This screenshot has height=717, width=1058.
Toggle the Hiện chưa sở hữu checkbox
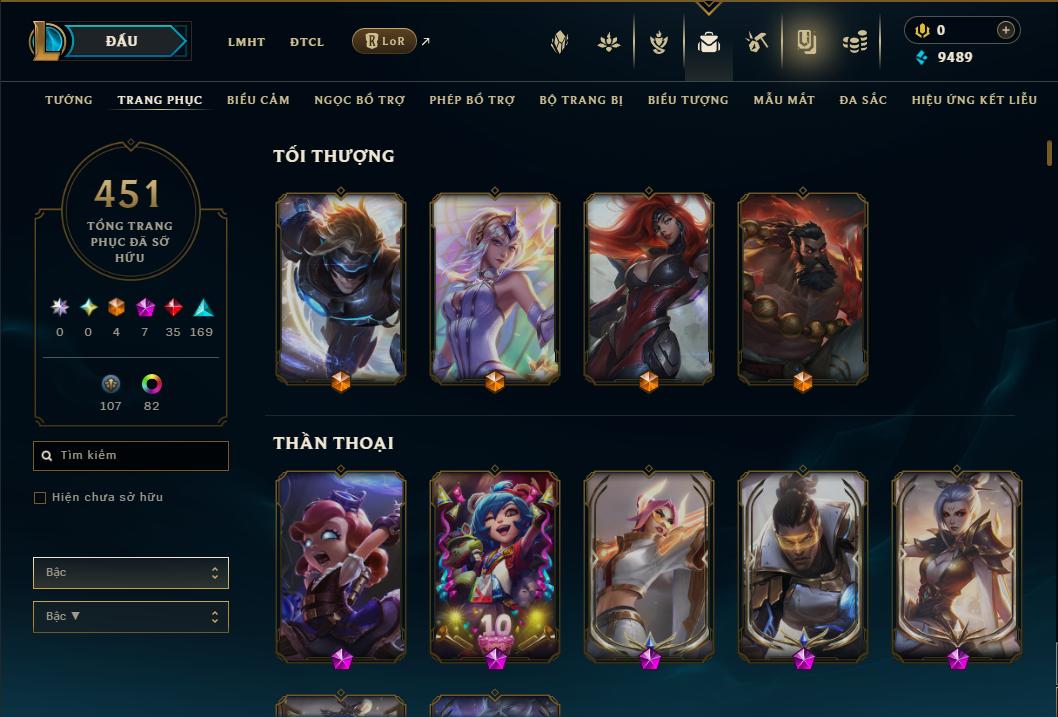[40, 497]
